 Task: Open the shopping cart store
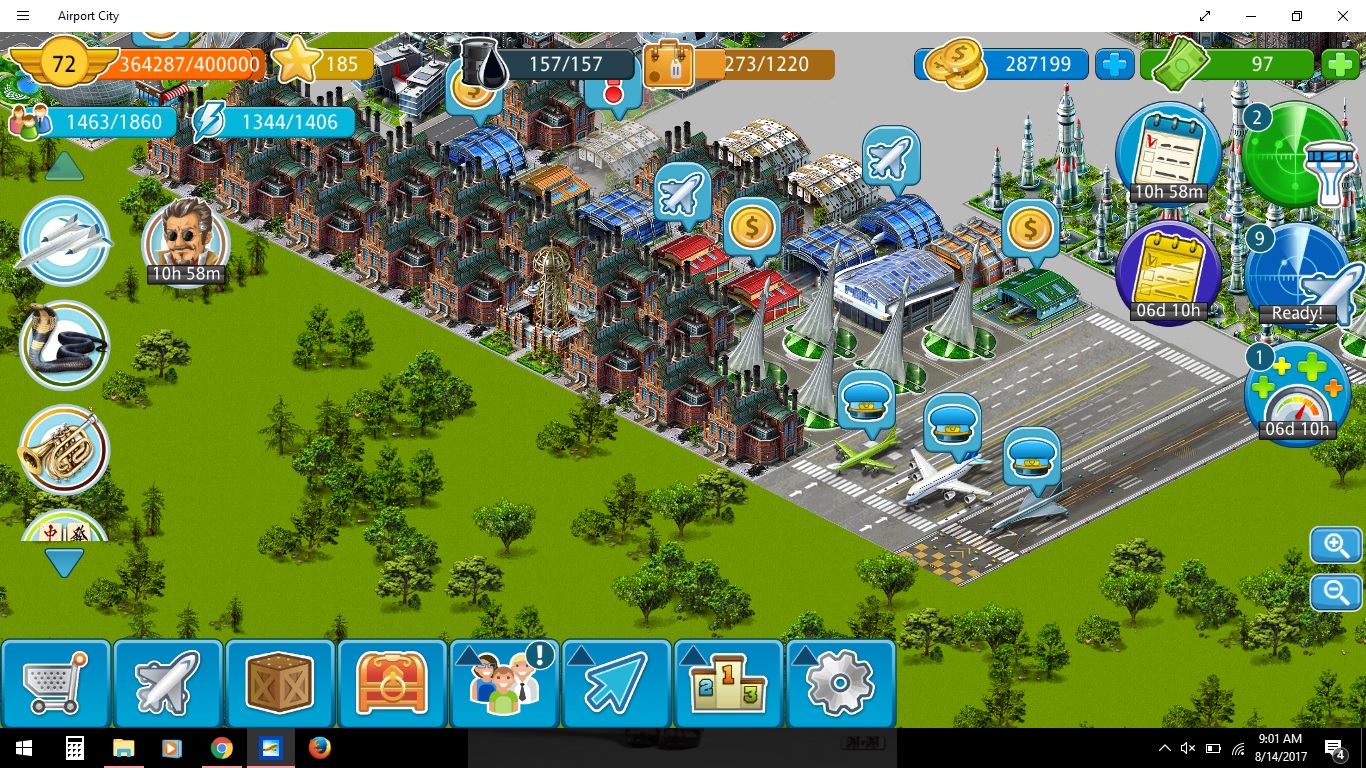point(56,683)
